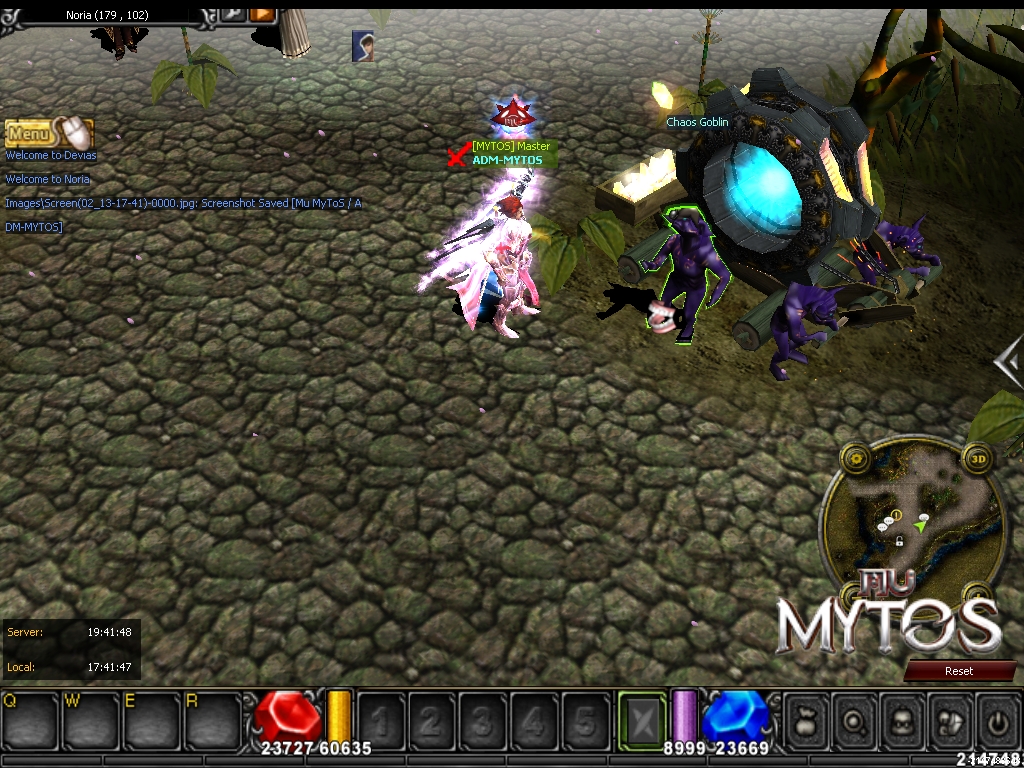The width and height of the screenshot is (1024, 768).
Task: Click the orange play arrow button
Action: point(262,13)
